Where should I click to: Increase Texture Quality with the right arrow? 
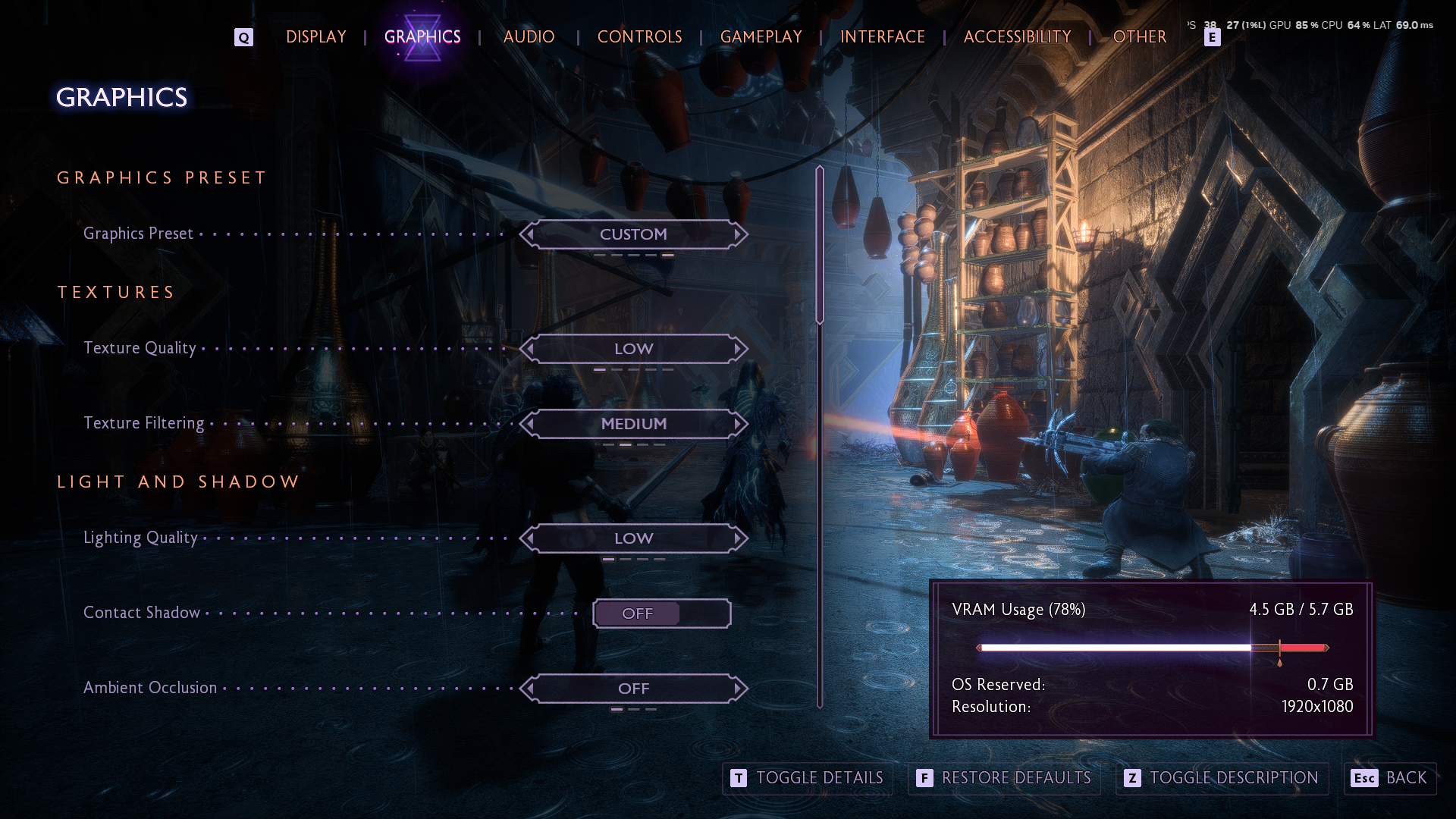click(x=738, y=349)
